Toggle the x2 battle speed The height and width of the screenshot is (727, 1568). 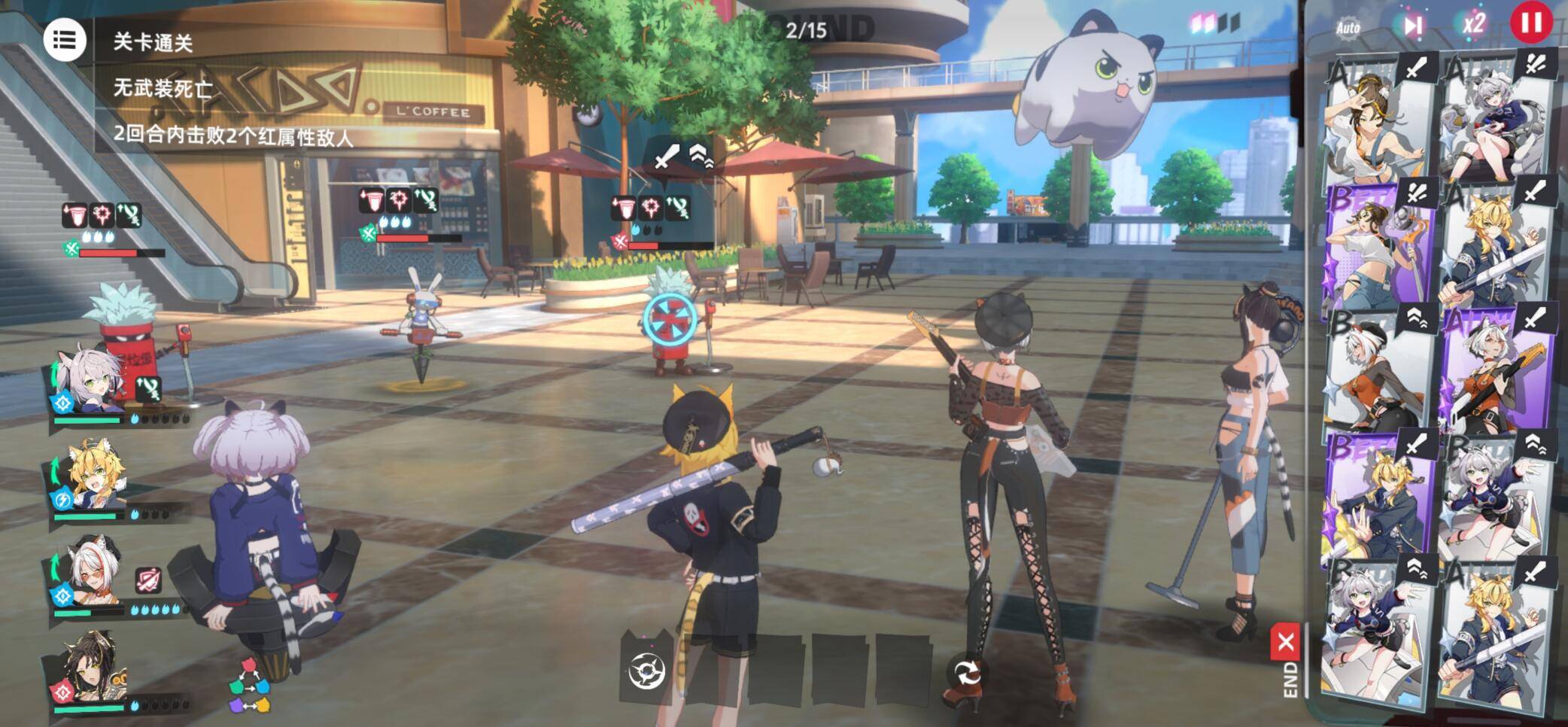[1472, 24]
